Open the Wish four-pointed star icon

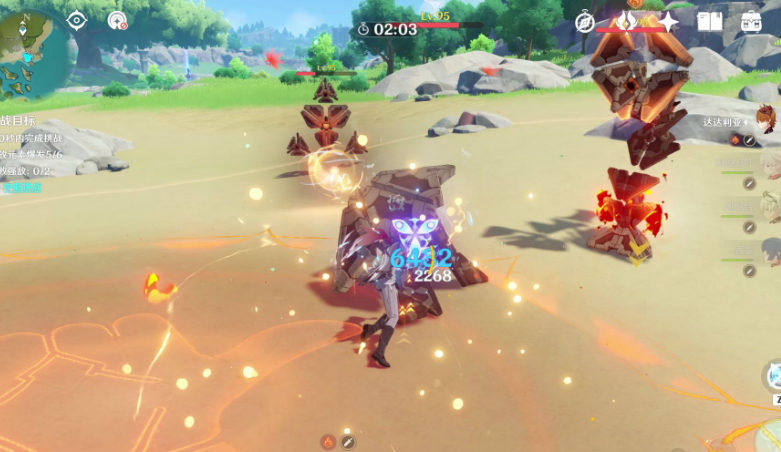(667, 21)
